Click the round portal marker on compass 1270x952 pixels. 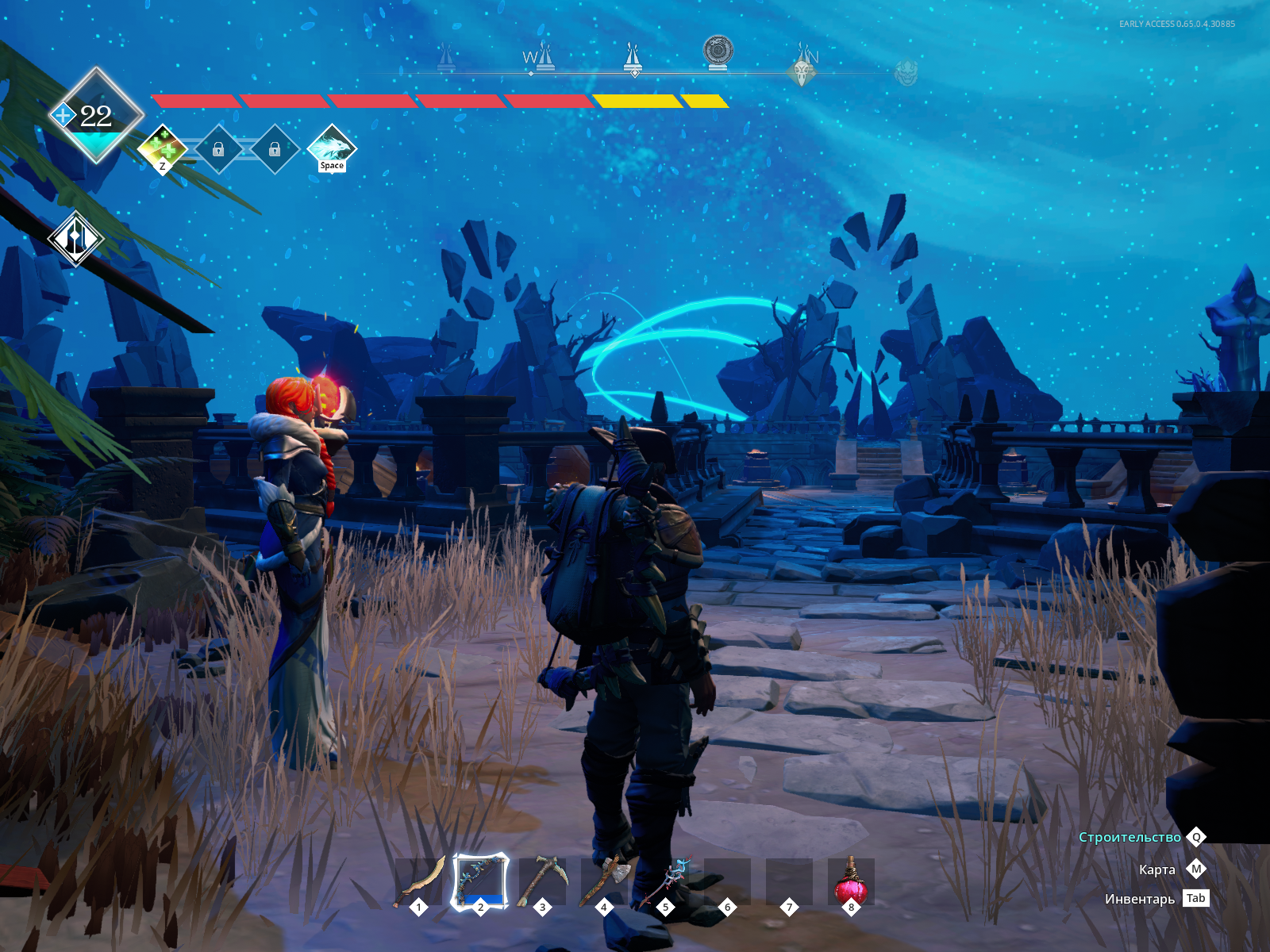click(x=718, y=51)
